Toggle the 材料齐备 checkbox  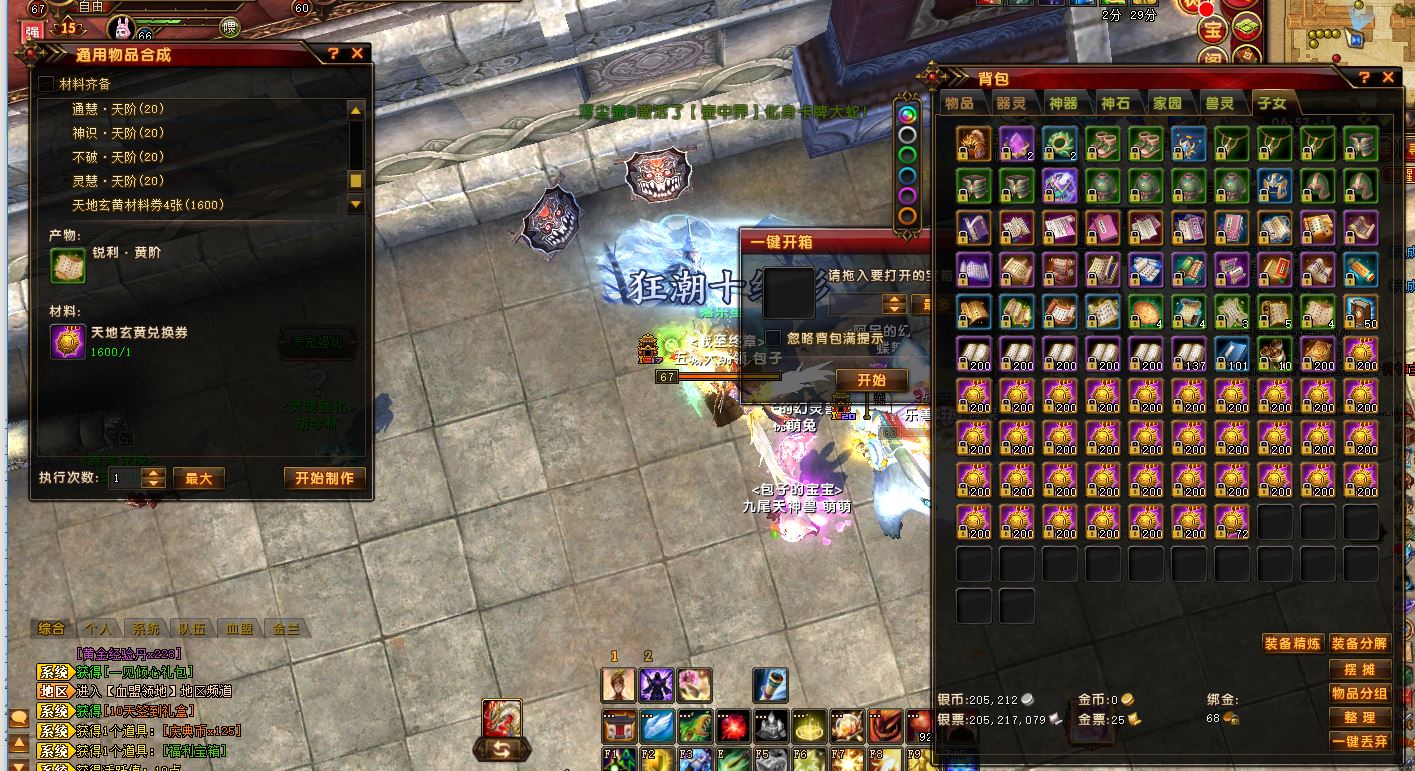point(46,84)
